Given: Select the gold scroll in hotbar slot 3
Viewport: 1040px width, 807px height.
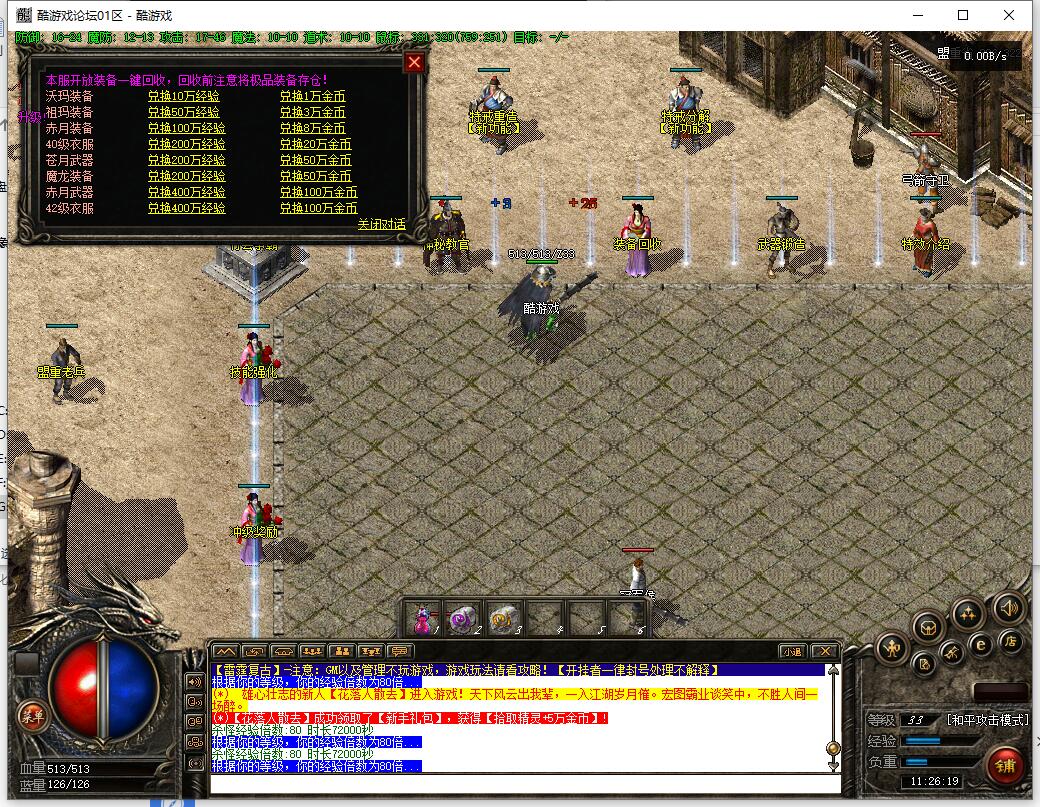Looking at the screenshot, I should pos(502,619).
